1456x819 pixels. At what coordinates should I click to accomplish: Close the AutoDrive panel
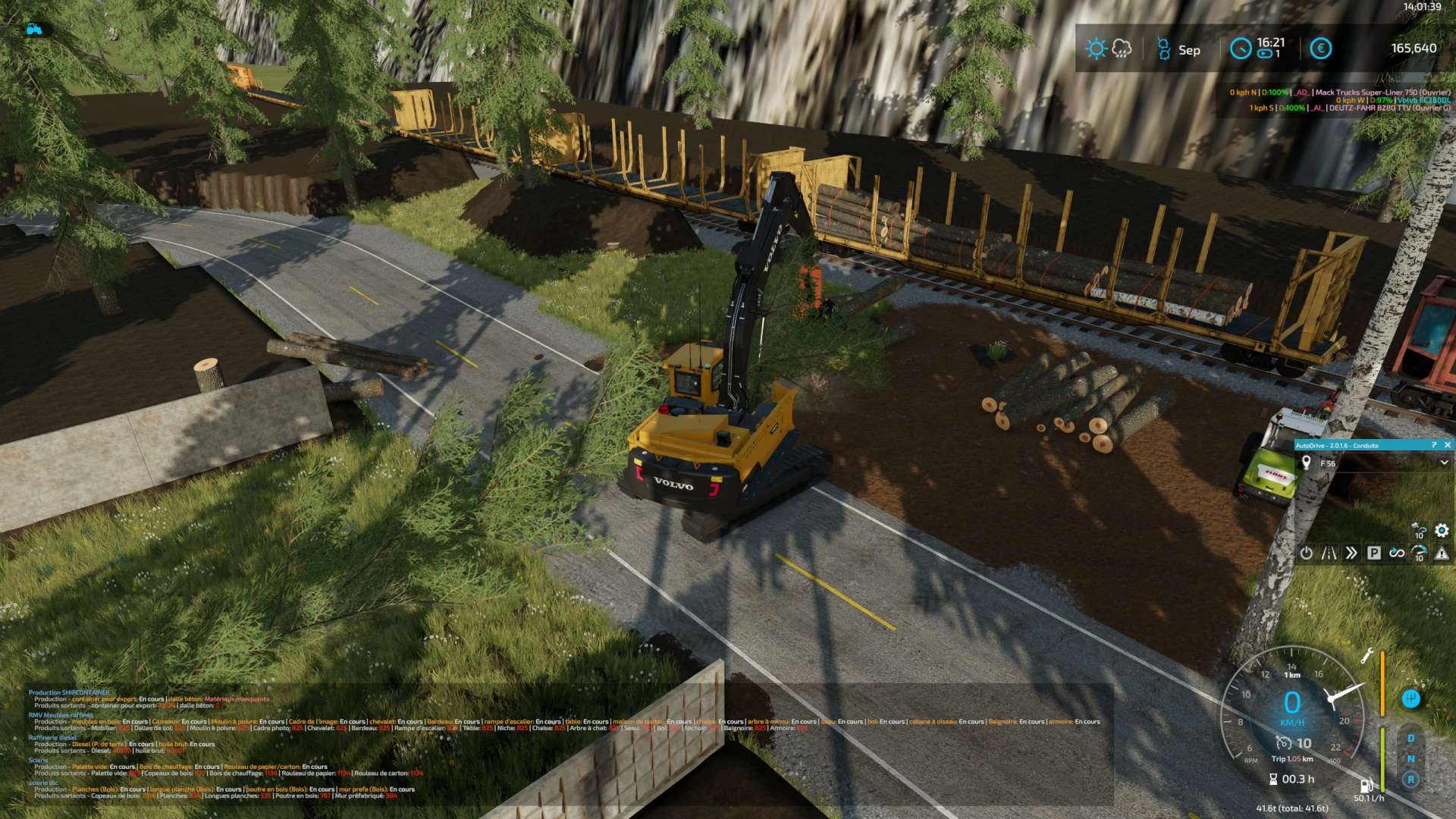click(x=1447, y=445)
